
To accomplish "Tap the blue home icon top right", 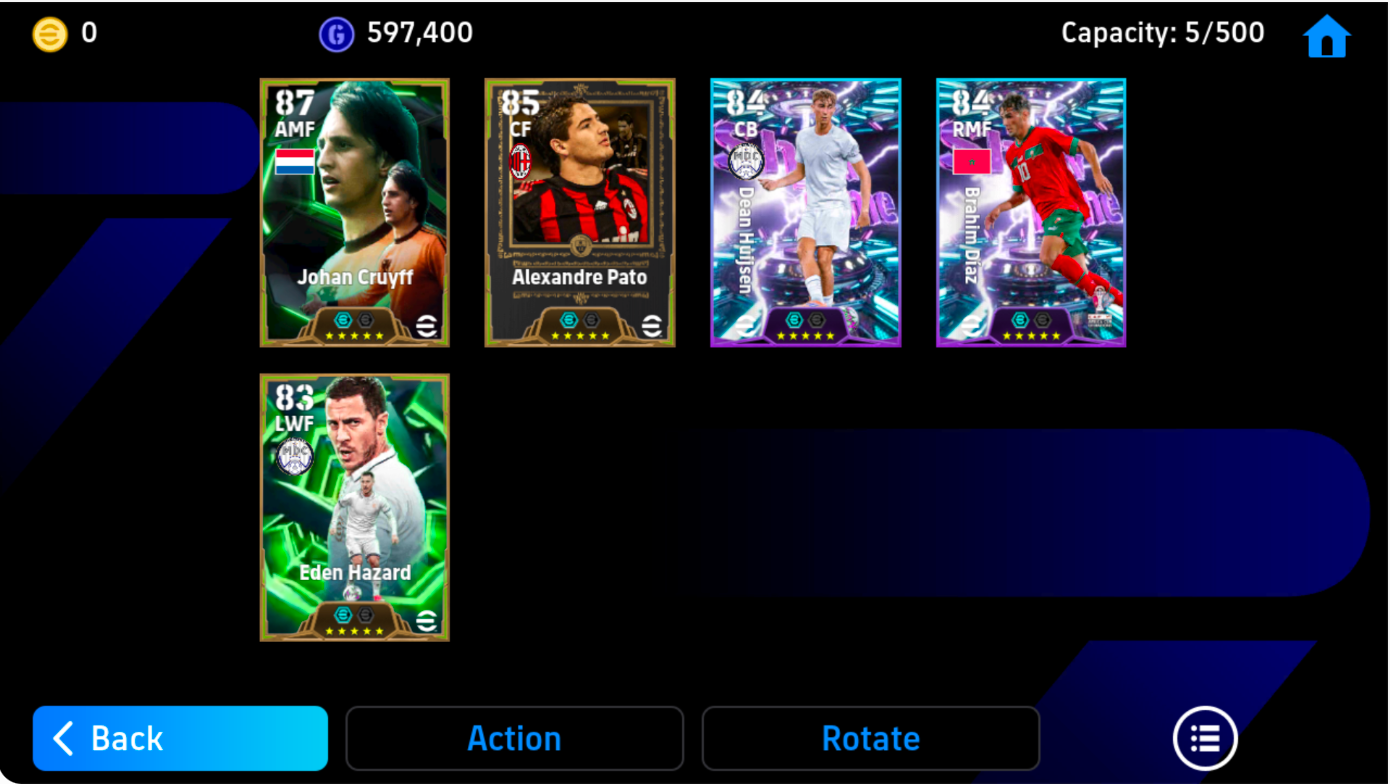I will [1329, 34].
